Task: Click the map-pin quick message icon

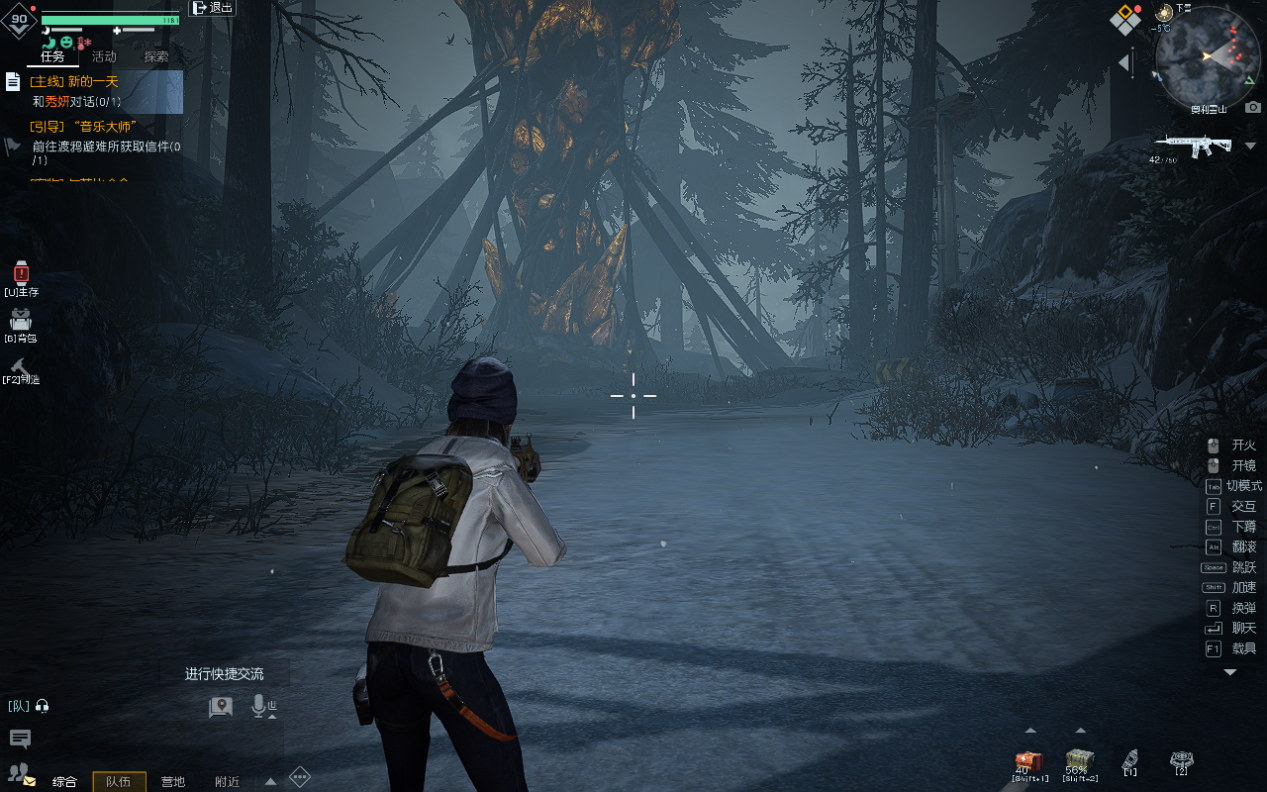Action: [220, 707]
